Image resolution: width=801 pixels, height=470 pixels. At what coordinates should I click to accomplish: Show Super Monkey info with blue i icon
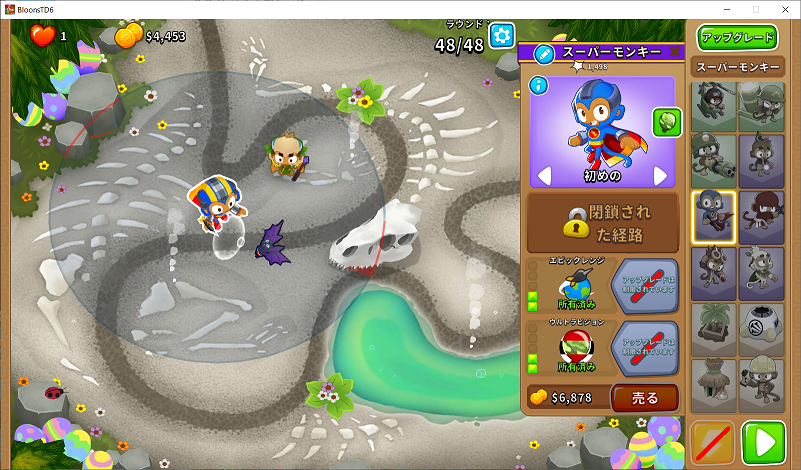541,86
